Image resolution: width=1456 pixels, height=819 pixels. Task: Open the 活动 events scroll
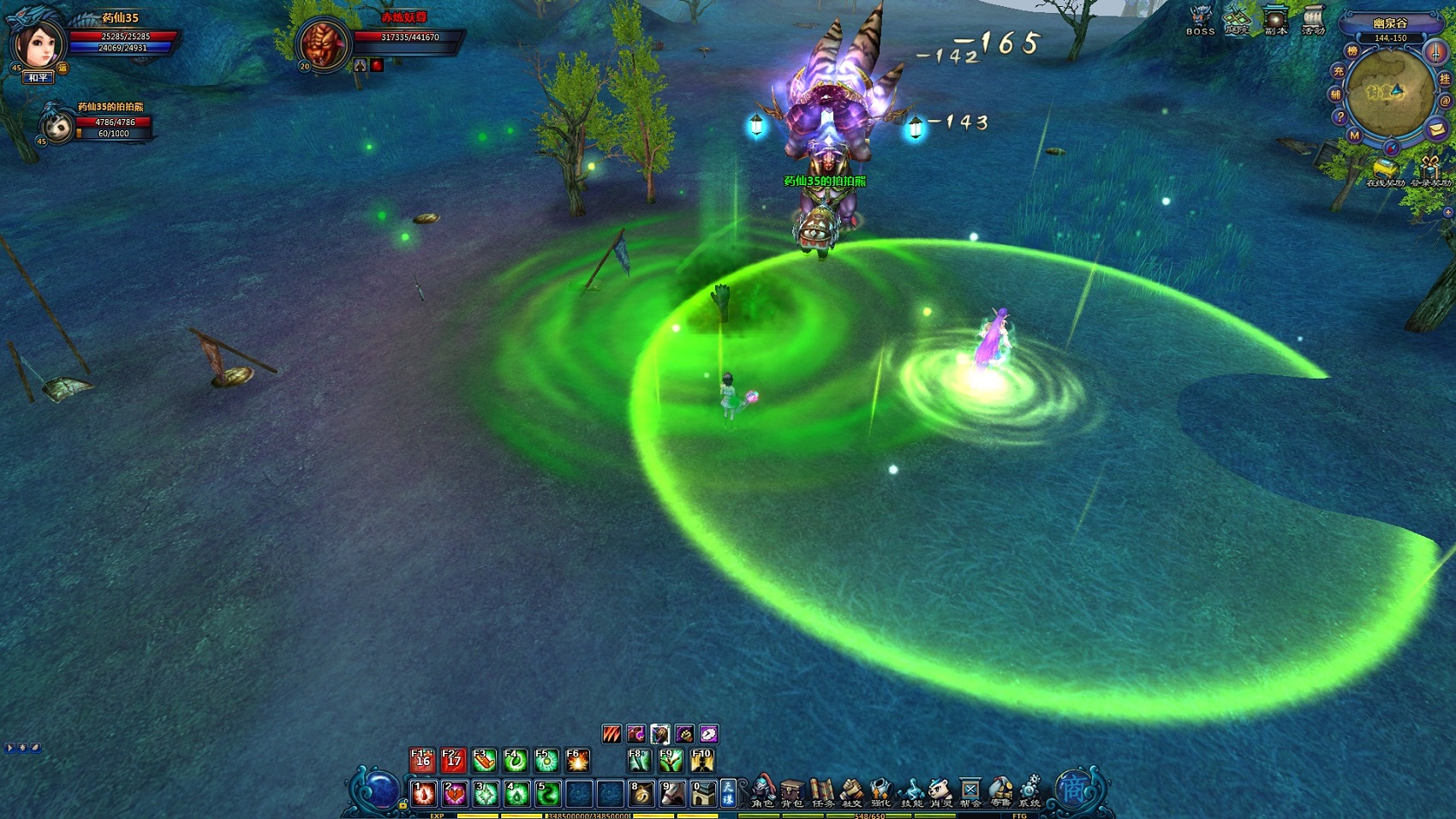(x=1313, y=20)
